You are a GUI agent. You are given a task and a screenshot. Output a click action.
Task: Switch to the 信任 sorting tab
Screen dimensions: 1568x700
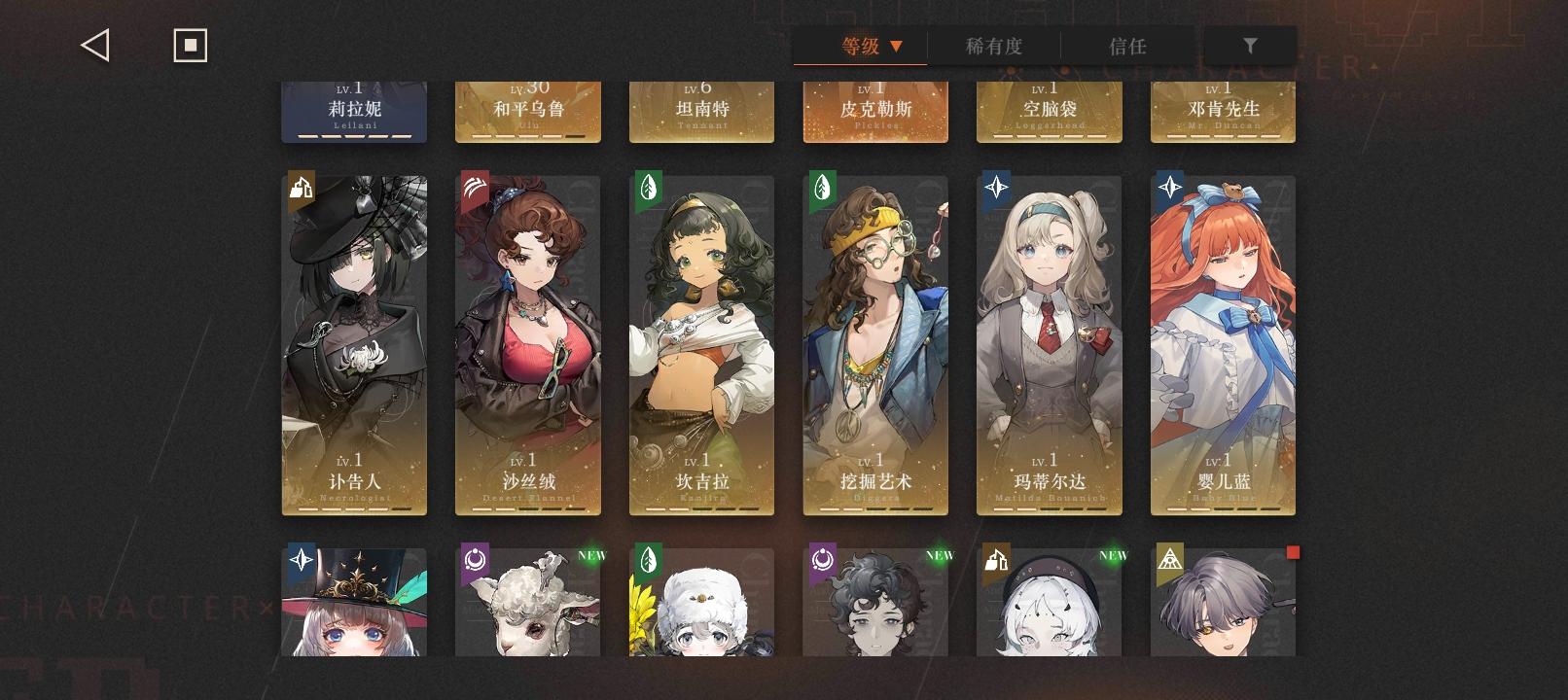[x=1128, y=46]
